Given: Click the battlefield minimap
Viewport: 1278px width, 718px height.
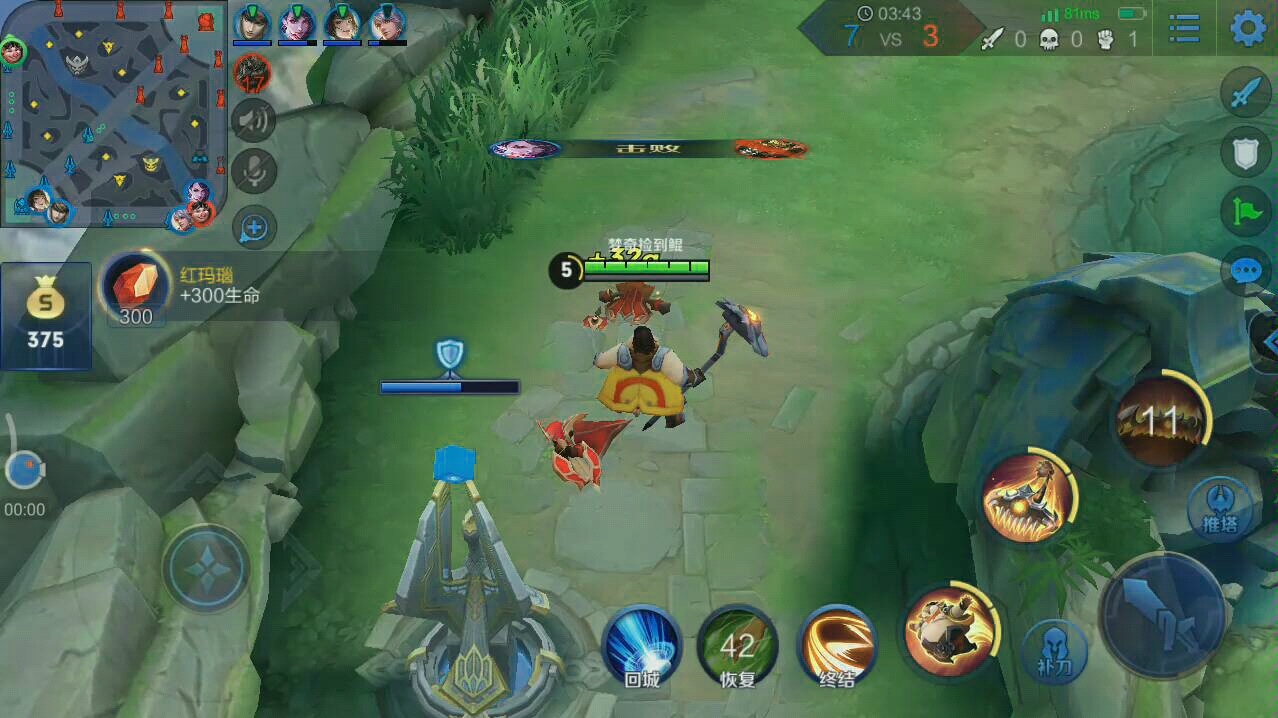Looking at the screenshot, I should (x=112, y=112).
